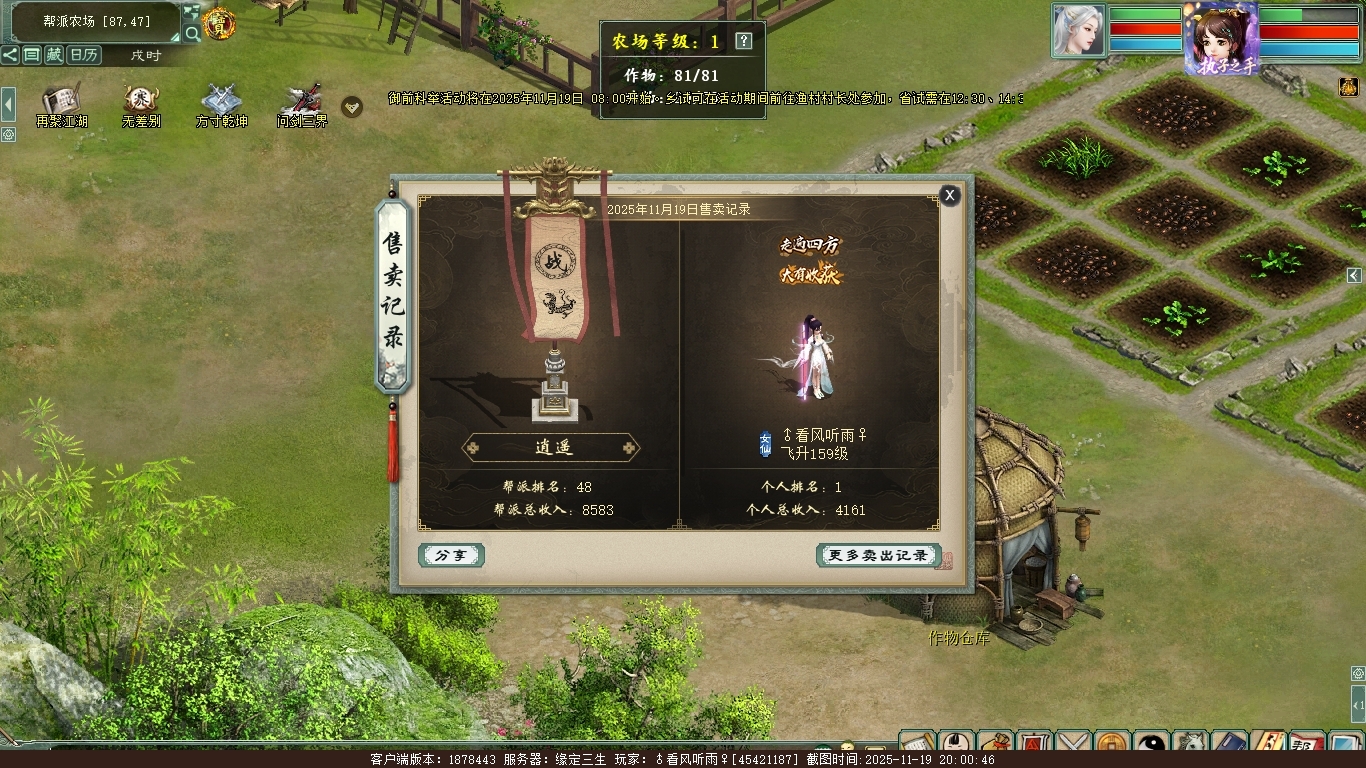Click the 分享 share button

pos(451,555)
